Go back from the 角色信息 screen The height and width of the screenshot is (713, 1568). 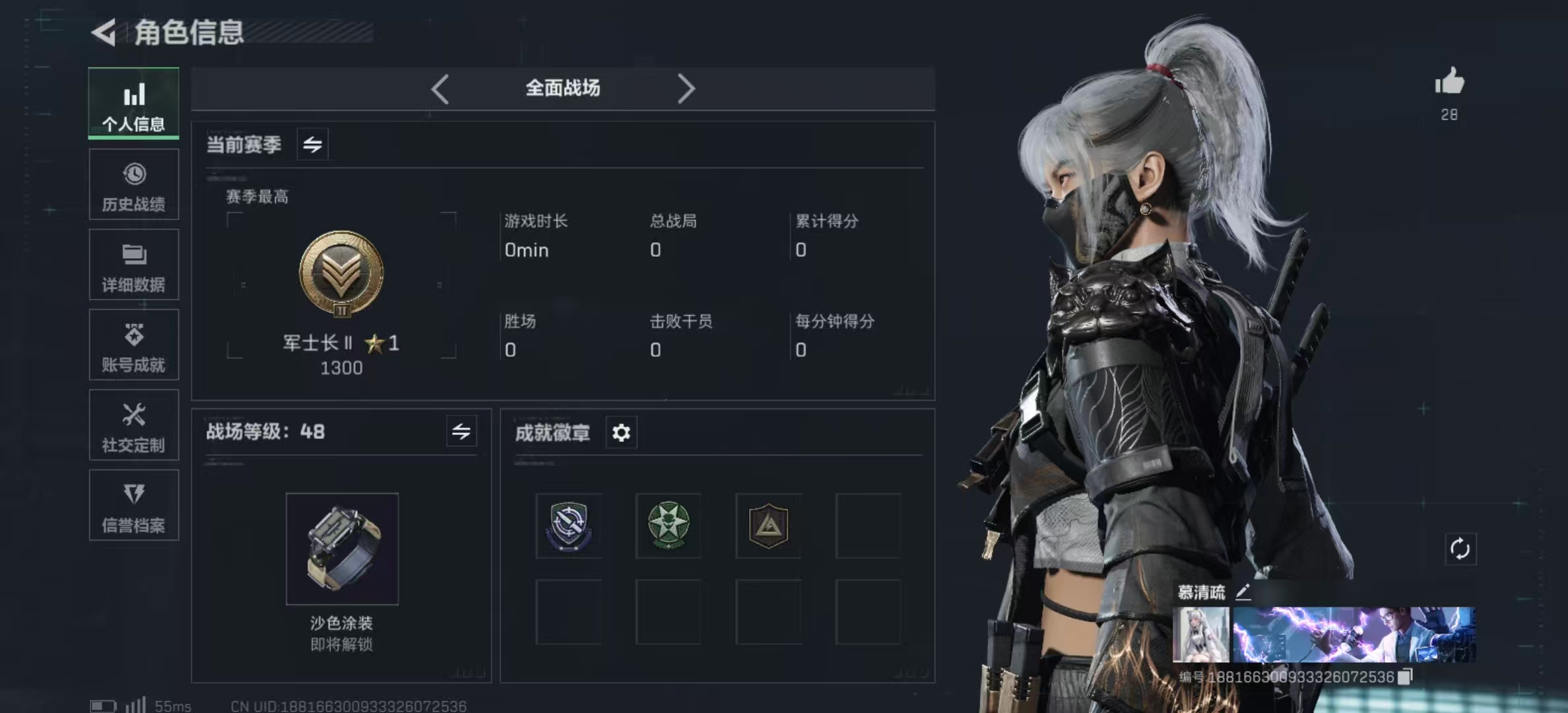coord(104,32)
